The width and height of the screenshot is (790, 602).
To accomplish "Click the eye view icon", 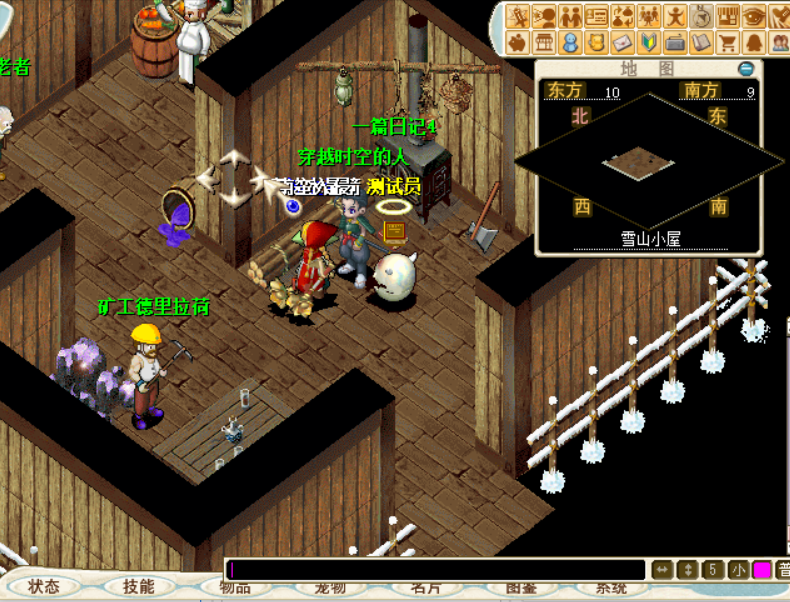I will tap(754, 17).
